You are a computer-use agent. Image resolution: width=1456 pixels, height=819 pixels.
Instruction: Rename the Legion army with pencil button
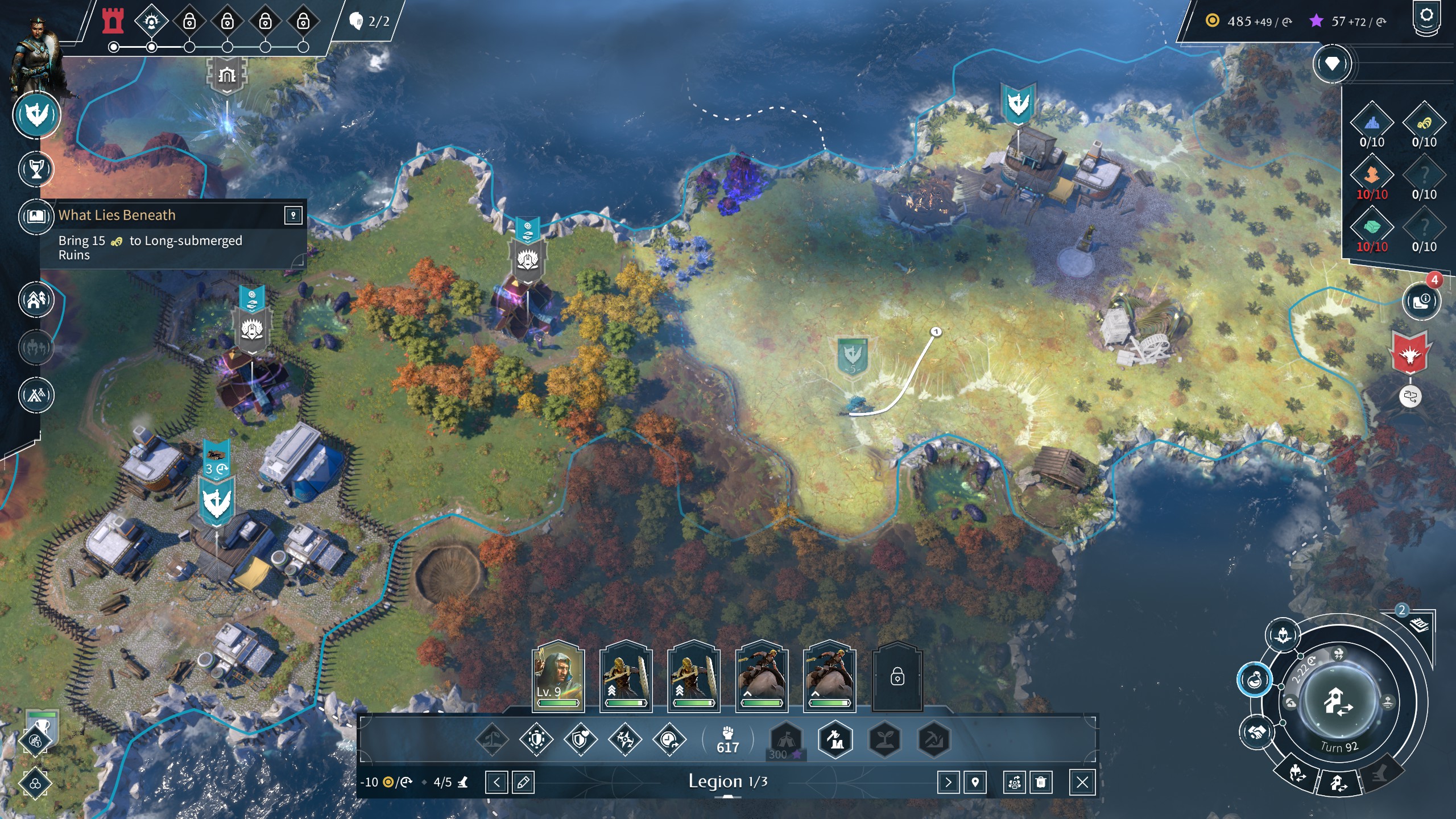point(523,783)
